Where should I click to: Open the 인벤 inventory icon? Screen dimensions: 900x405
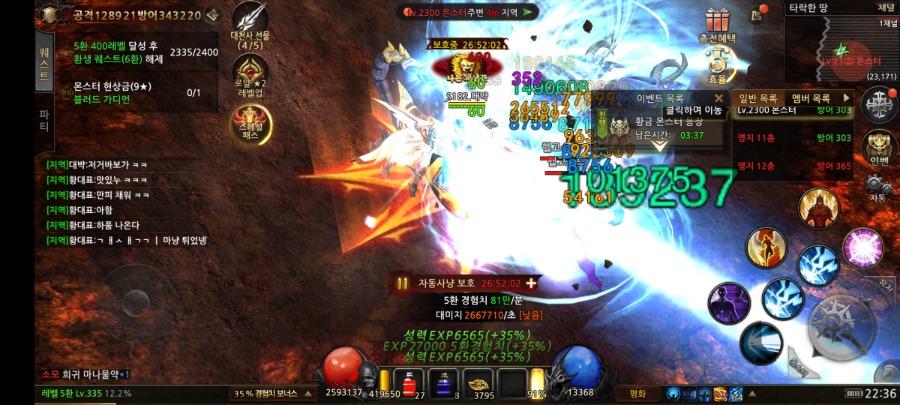879,148
